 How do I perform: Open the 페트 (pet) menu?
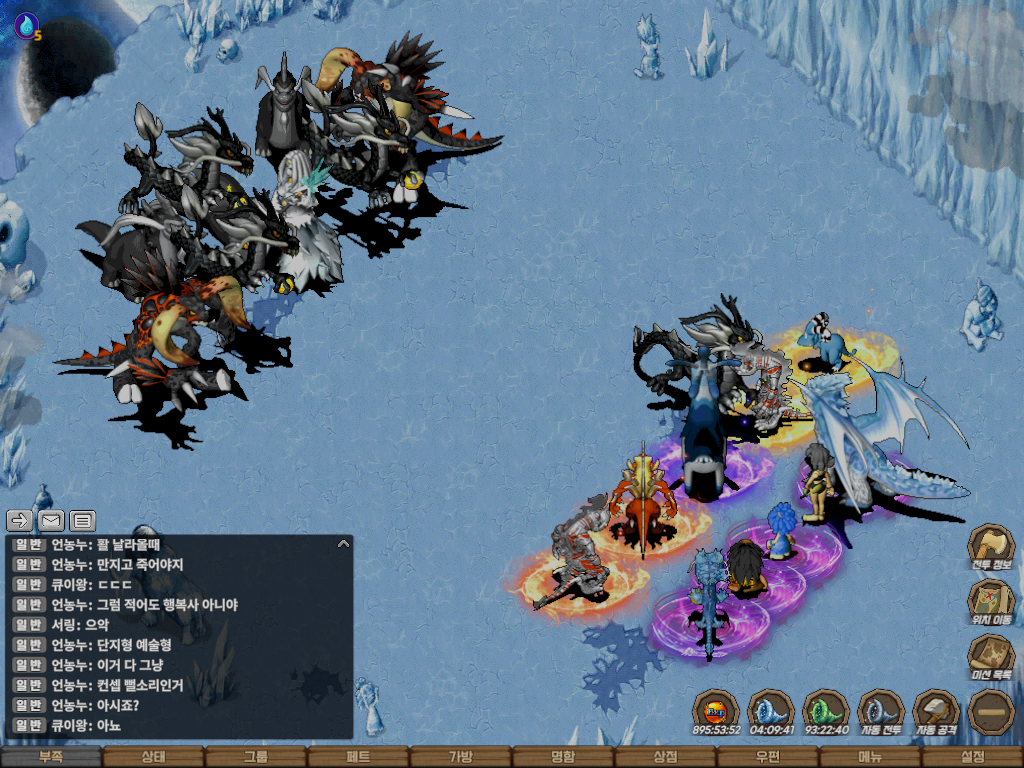click(358, 758)
